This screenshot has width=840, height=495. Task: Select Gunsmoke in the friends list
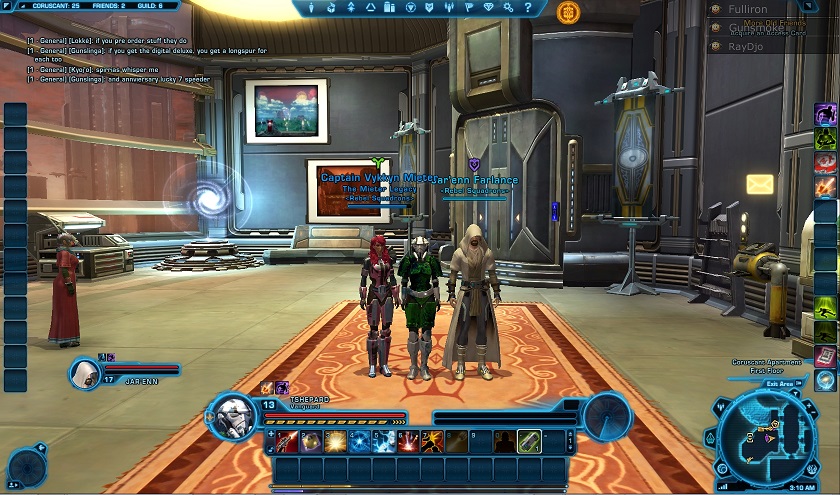pos(755,27)
